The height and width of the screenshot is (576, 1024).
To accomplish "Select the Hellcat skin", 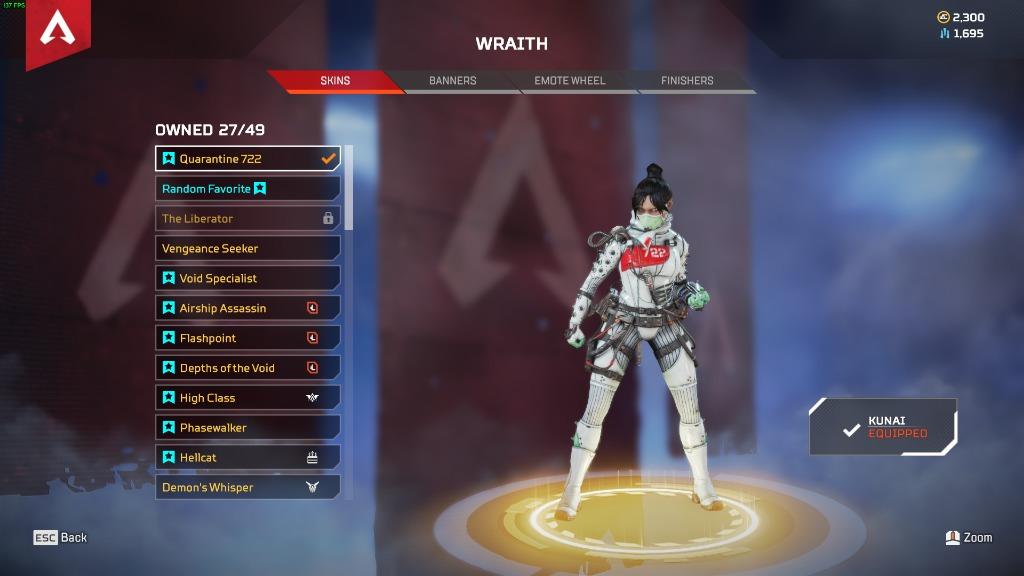I will (247, 458).
